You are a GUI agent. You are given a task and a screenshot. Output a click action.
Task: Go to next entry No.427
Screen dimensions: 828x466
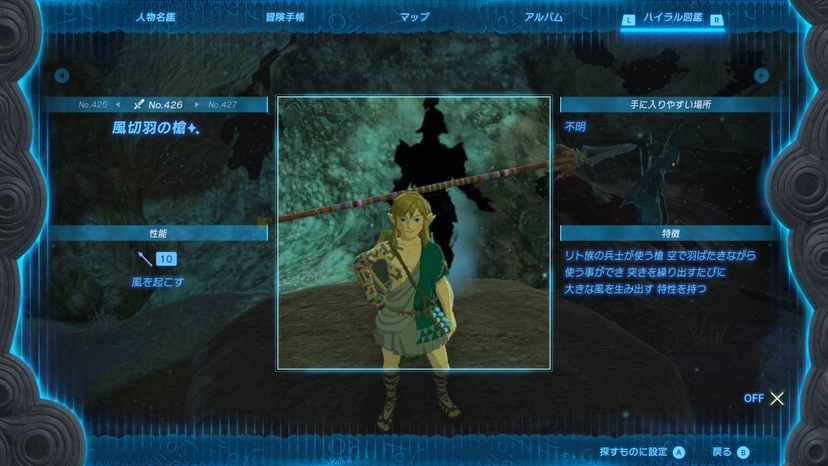(222, 104)
